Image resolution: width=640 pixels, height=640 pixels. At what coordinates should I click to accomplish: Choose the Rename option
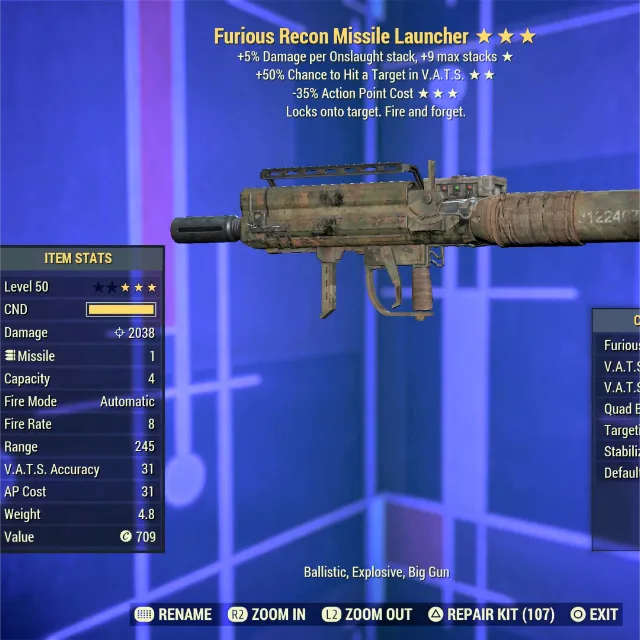pos(173,614)
